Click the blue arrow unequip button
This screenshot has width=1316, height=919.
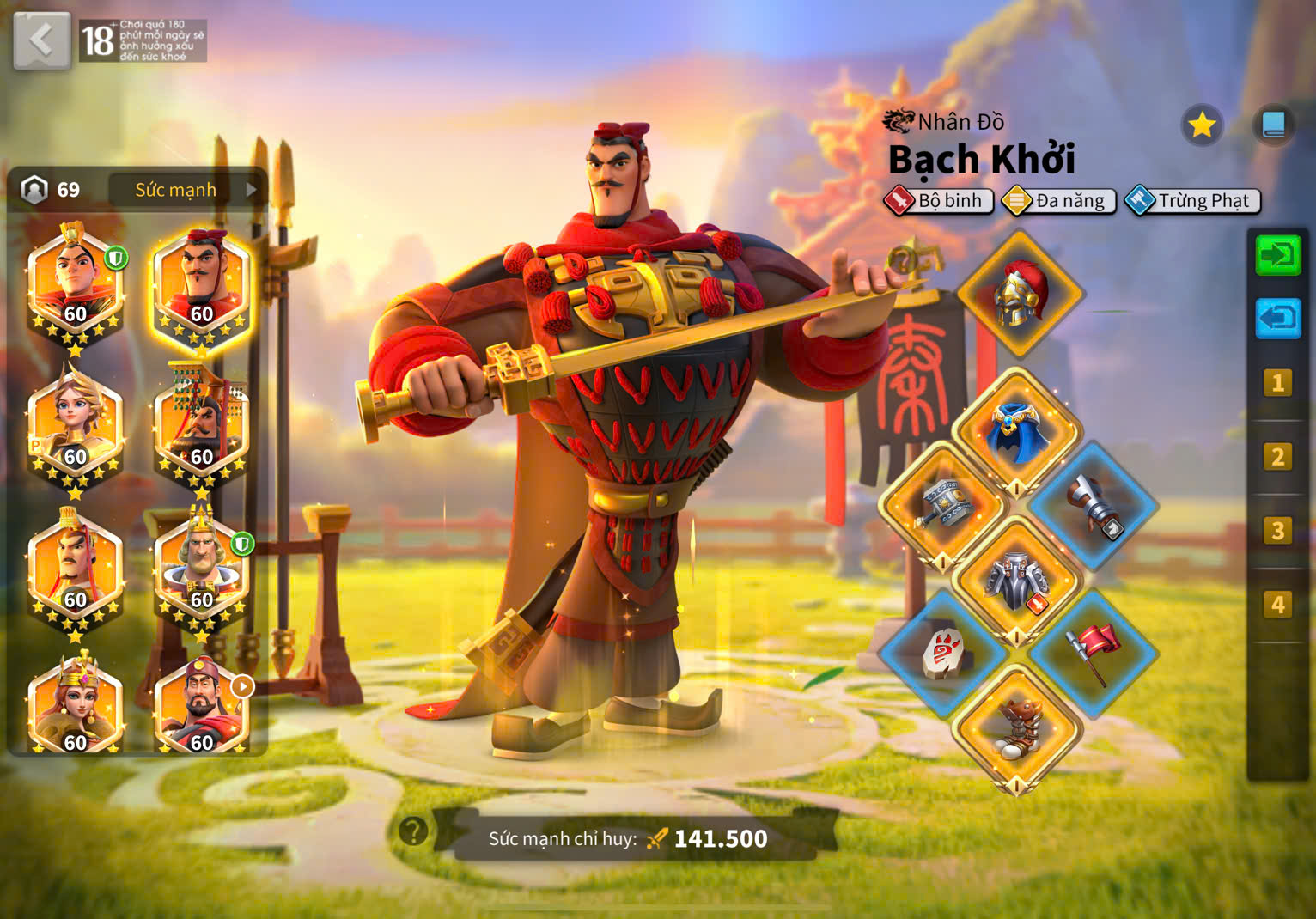pos(1277,319)
